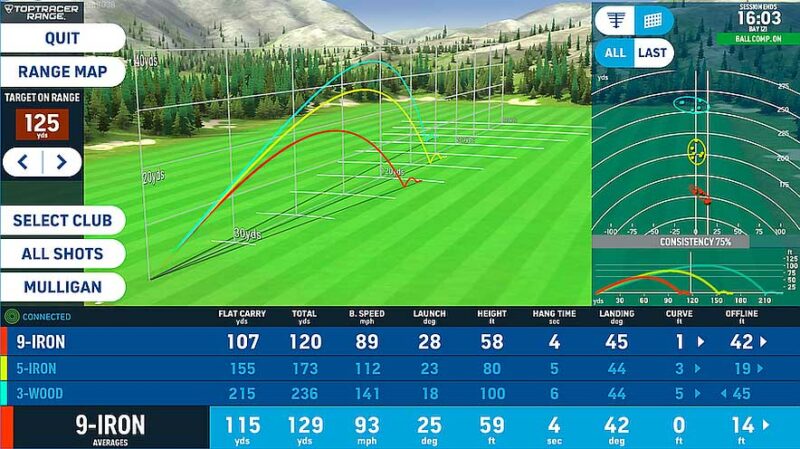The height and width of the screenshot is (449, 800).
Task: Open the Select Club menu
Action: (x=62, y=221)
